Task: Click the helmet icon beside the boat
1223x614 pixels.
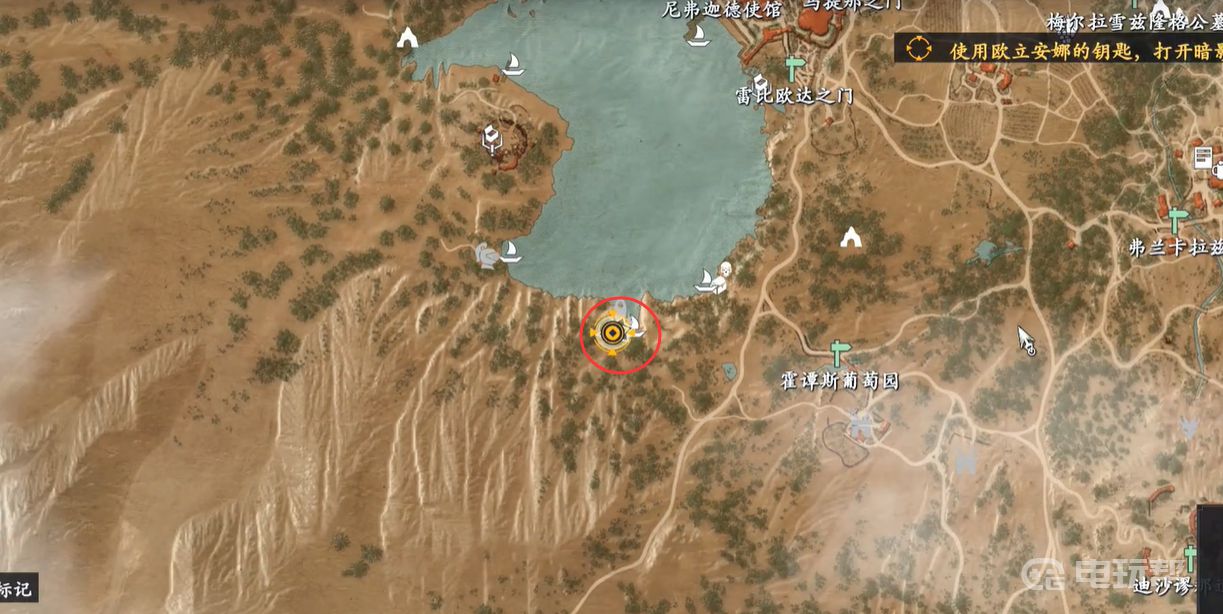Action: [487, 254]
